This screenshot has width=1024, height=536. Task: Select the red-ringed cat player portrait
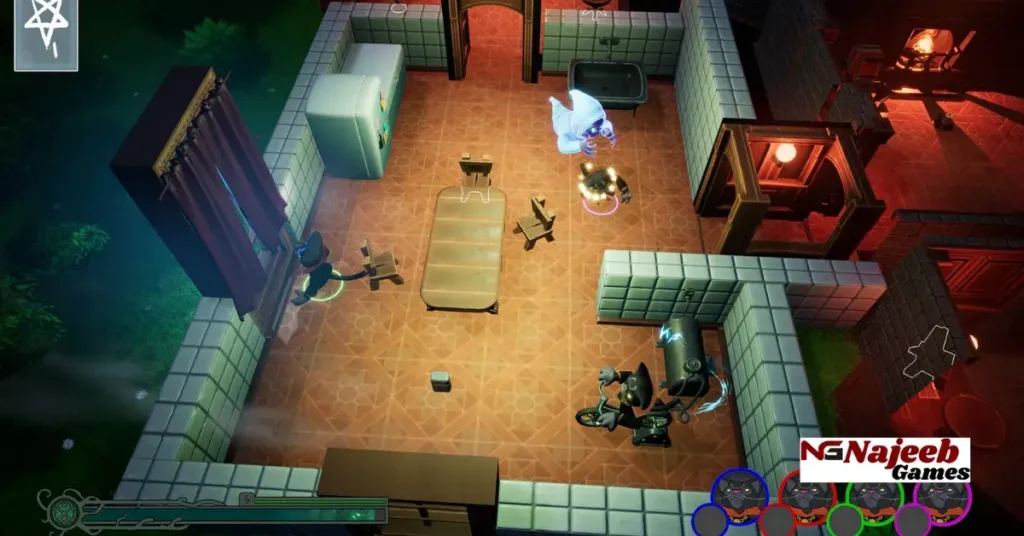pos(807,495)
